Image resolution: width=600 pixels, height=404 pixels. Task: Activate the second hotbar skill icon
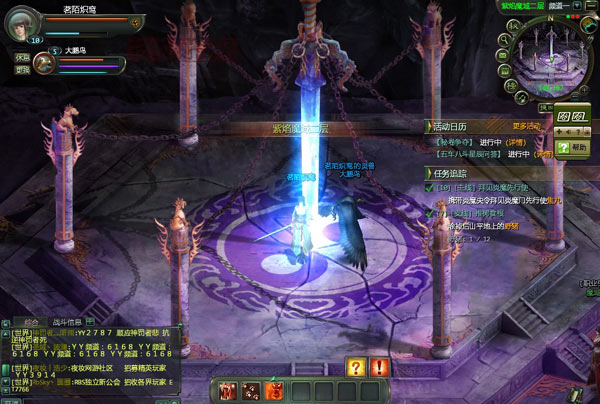(x=248, y=390)
